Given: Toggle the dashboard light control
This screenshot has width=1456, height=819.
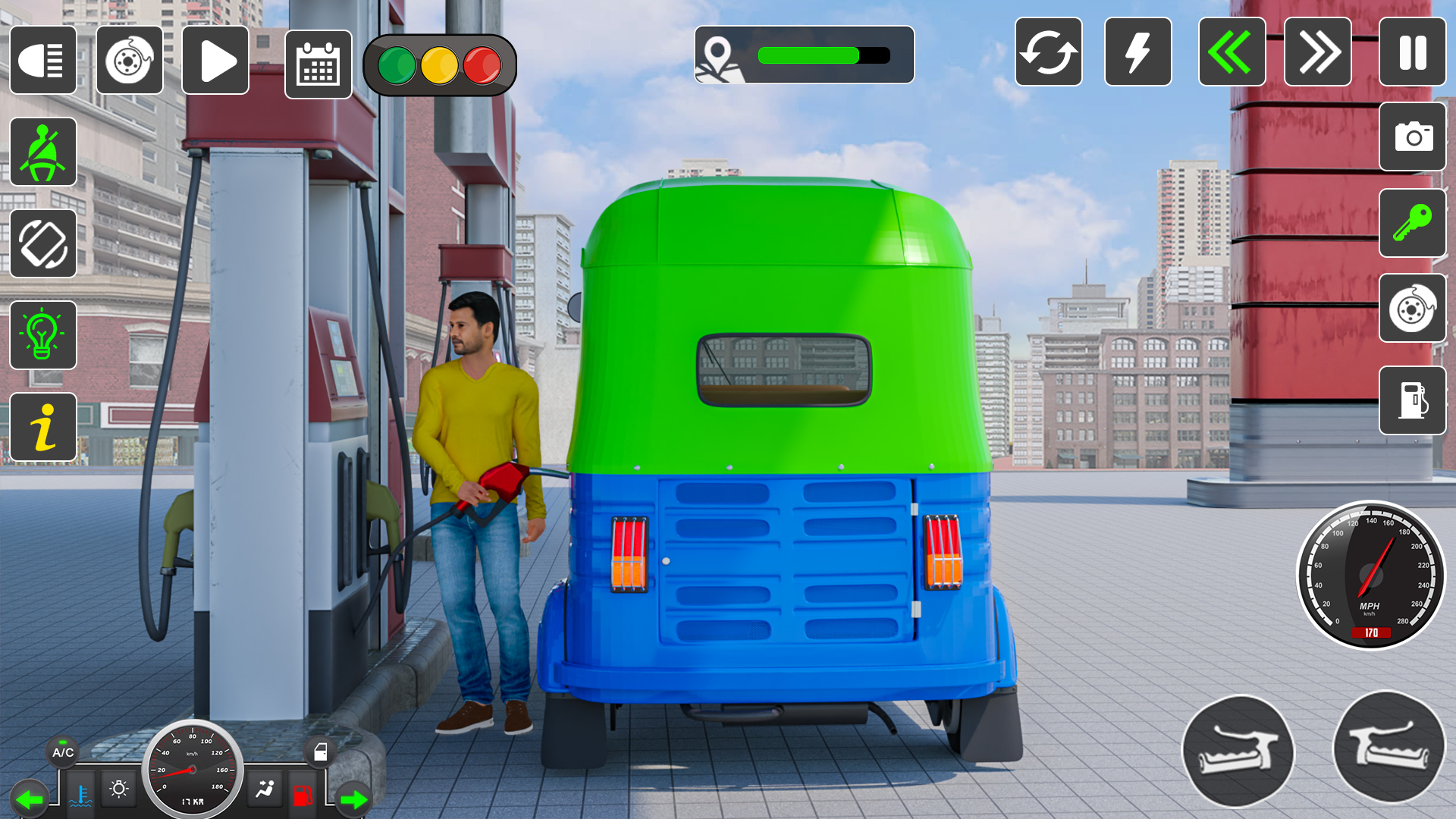Looking at the screenshot, I should tap(118, 789).
